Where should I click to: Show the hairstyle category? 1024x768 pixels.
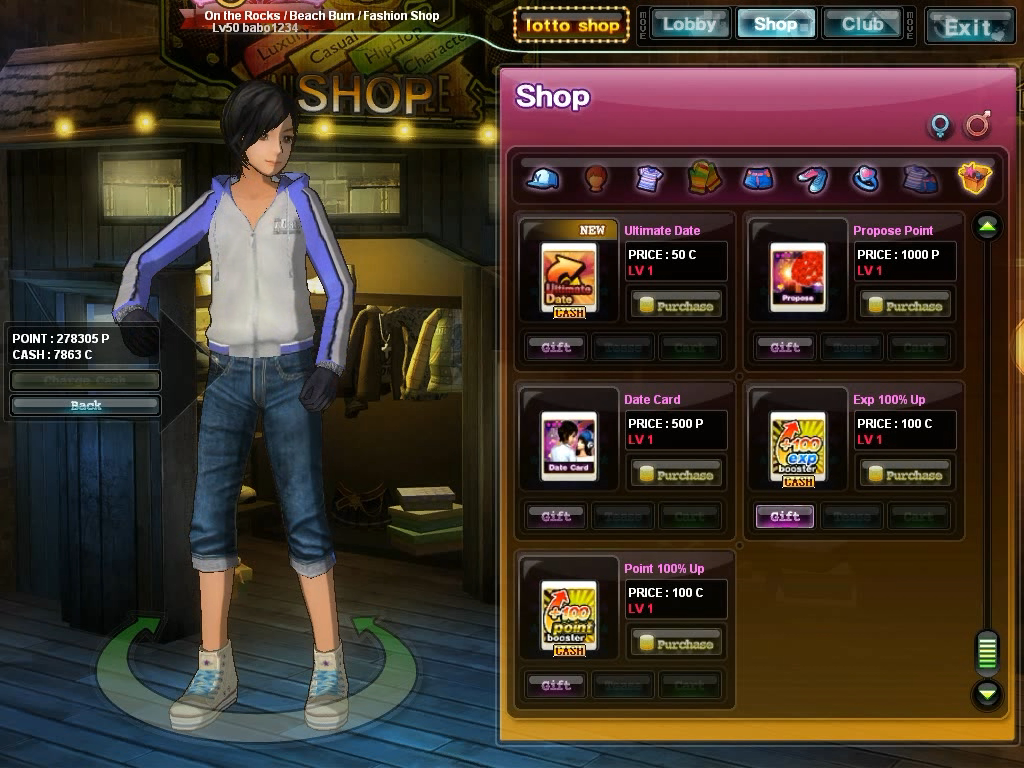pos(596,179)
